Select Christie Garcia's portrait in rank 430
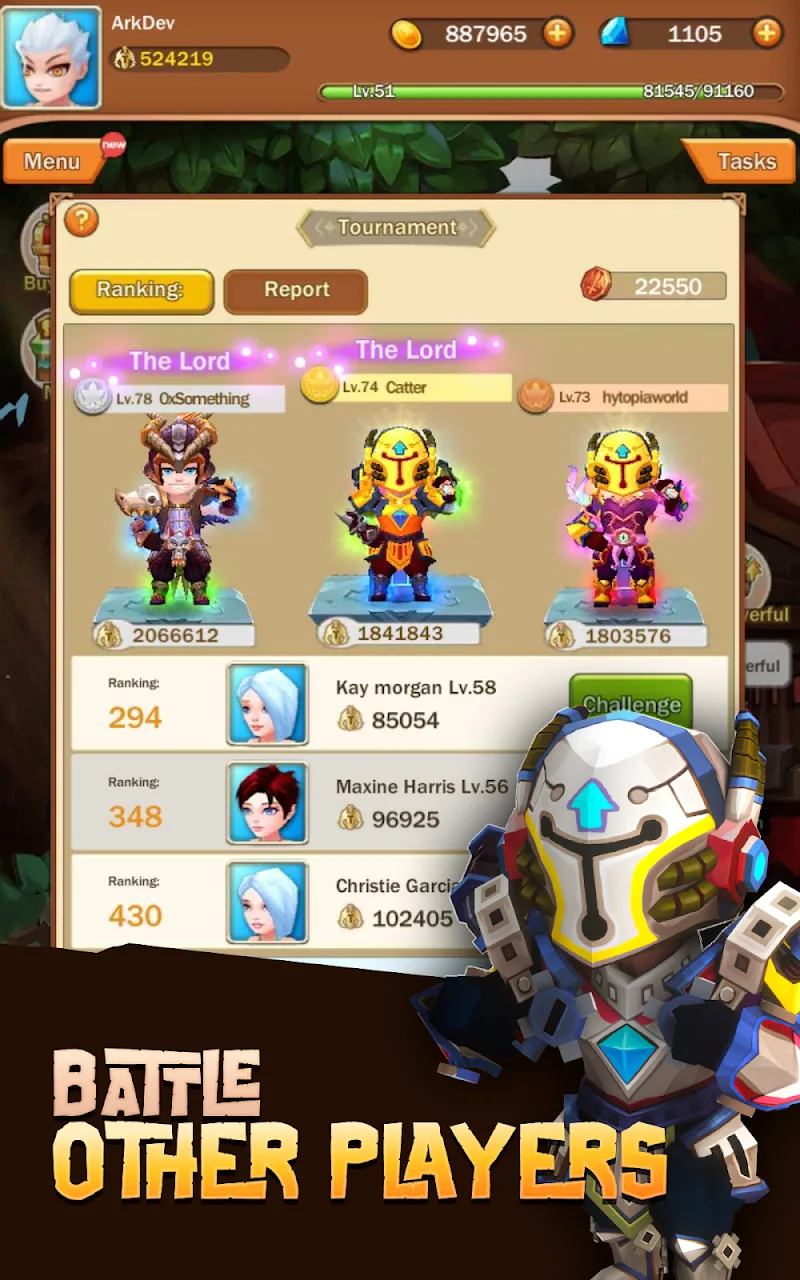 (x=267, y=903)
